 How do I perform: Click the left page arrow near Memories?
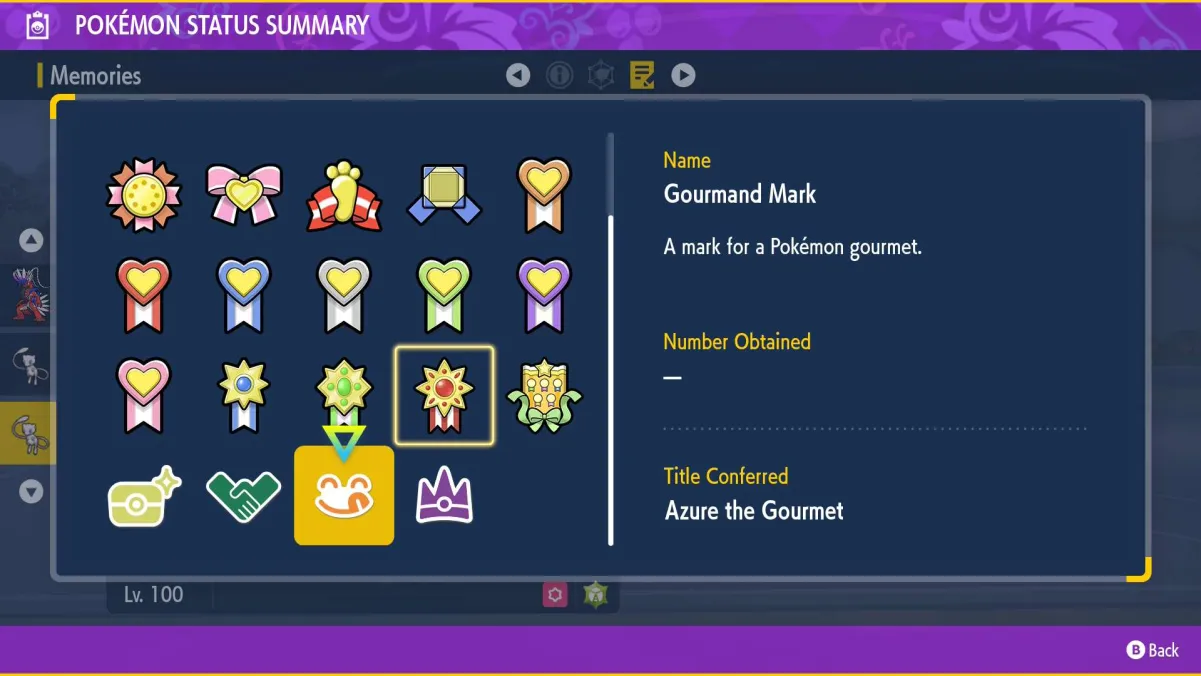[518, 75]
